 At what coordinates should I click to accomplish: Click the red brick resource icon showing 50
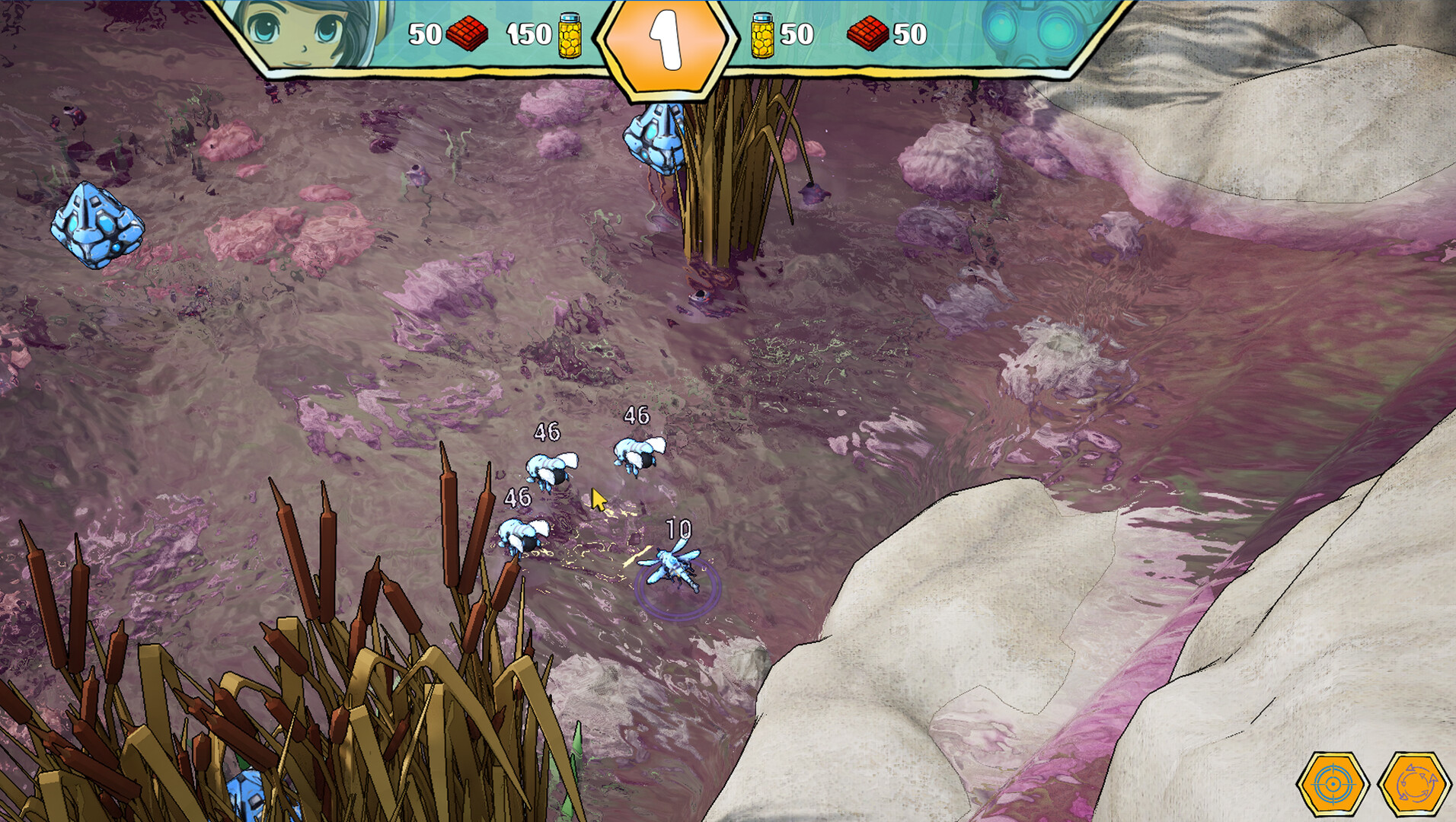pos(468,33)
